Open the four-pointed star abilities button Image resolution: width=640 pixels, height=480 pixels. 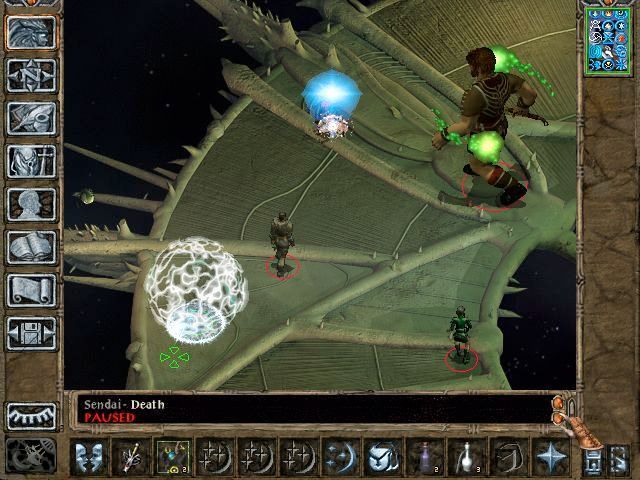click(549, 457)
